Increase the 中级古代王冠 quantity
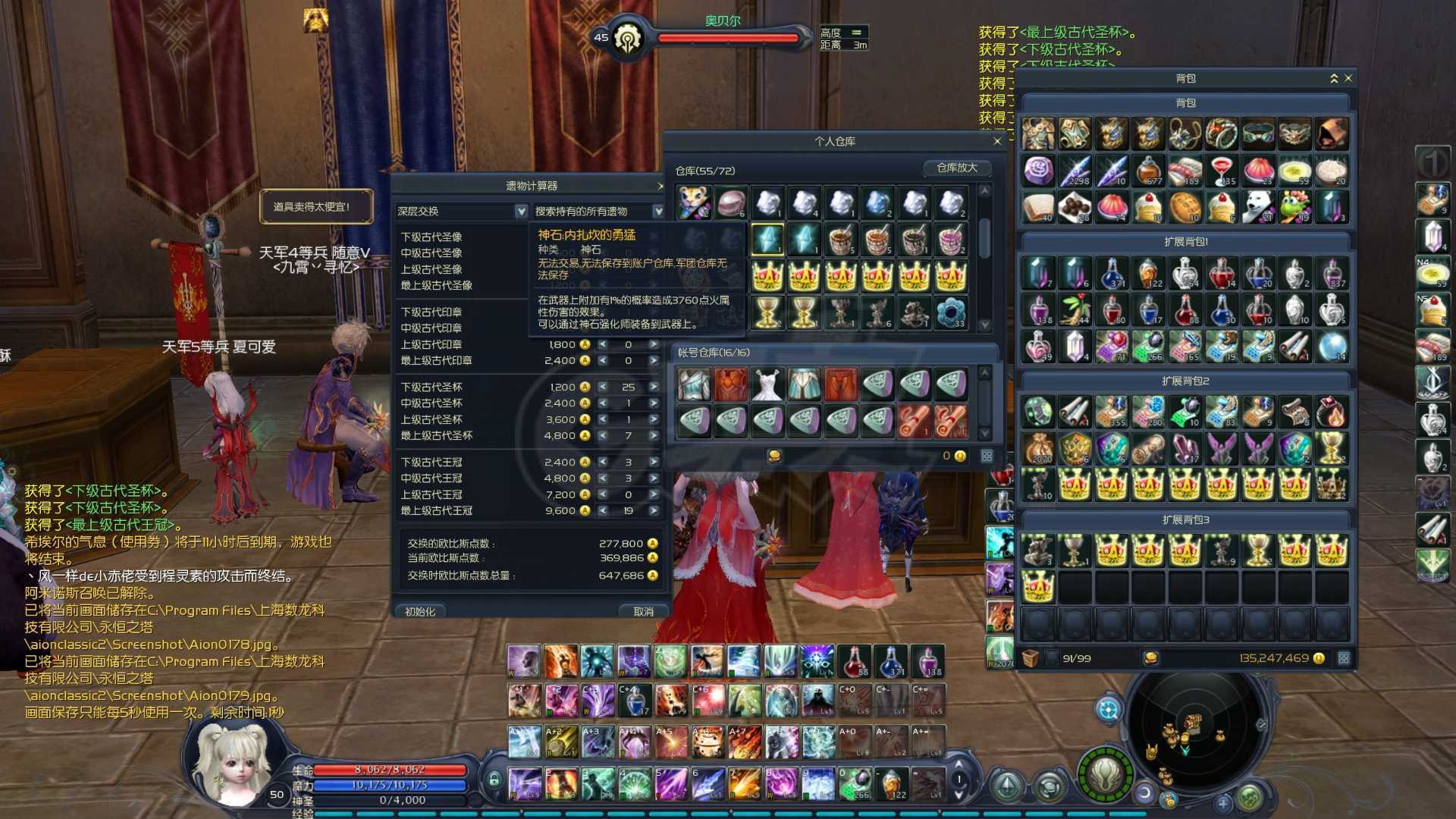This screenshot has width=1456, height=819. point(653,479)
